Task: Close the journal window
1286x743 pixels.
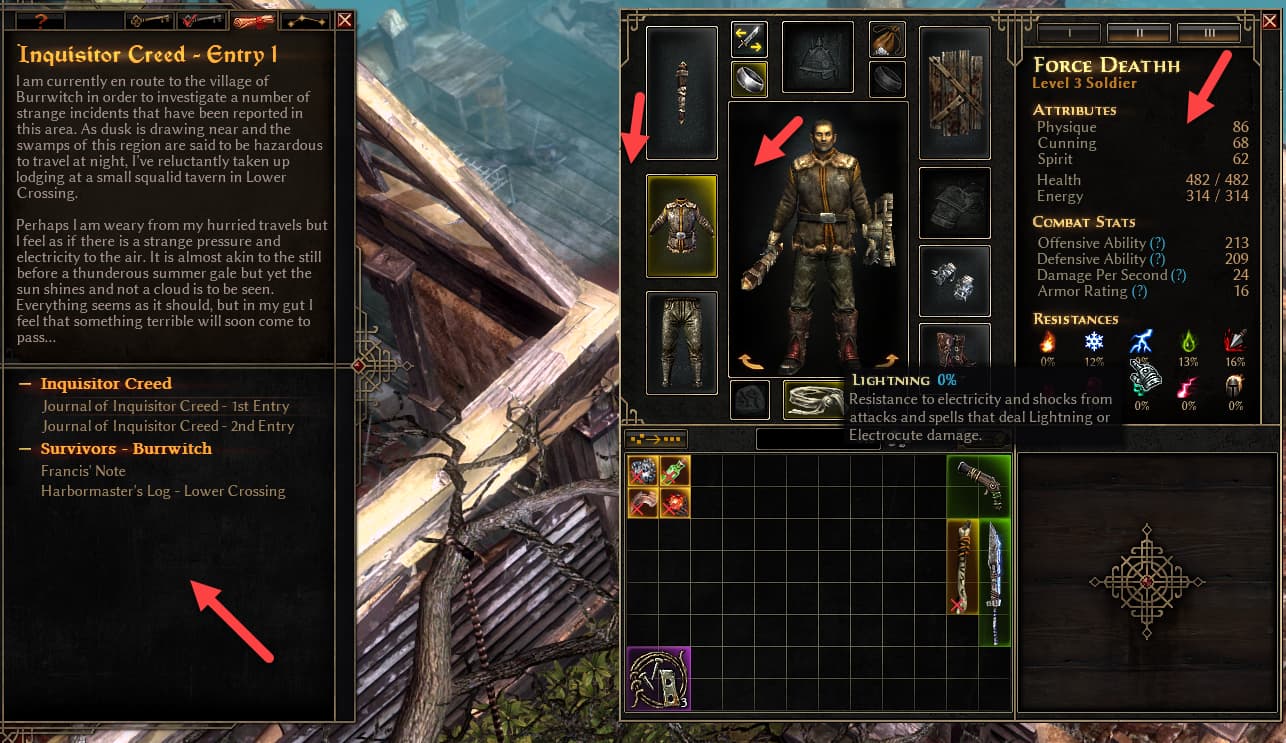Action: click(345, 20)
